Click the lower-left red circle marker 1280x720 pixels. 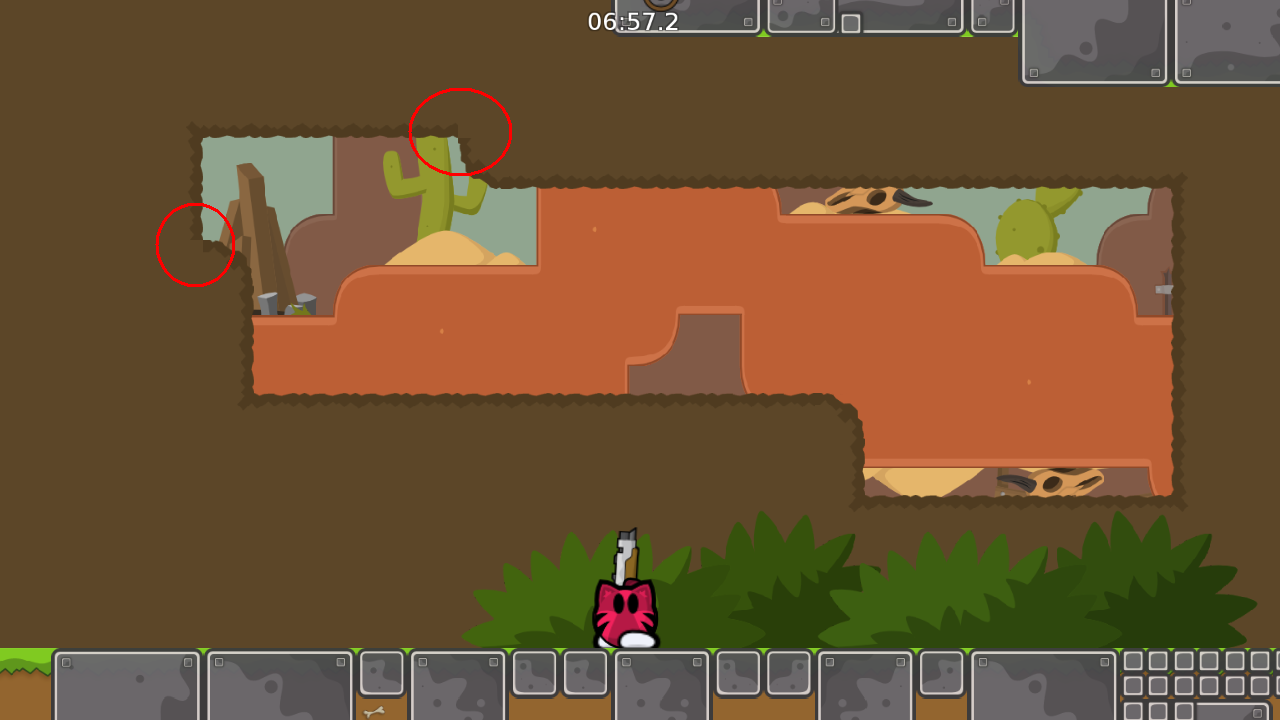195,245
